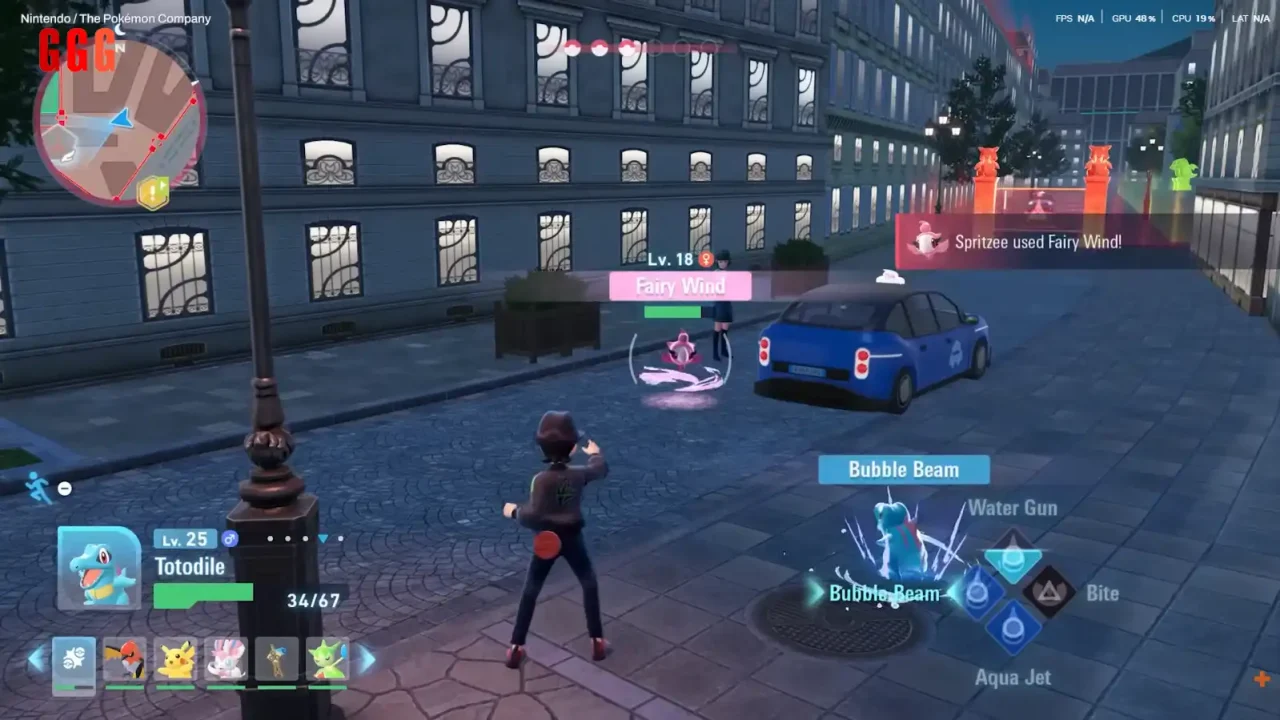Switch to Sylveon in the party bar
The image size is (1280, 720).
[226, 661]
